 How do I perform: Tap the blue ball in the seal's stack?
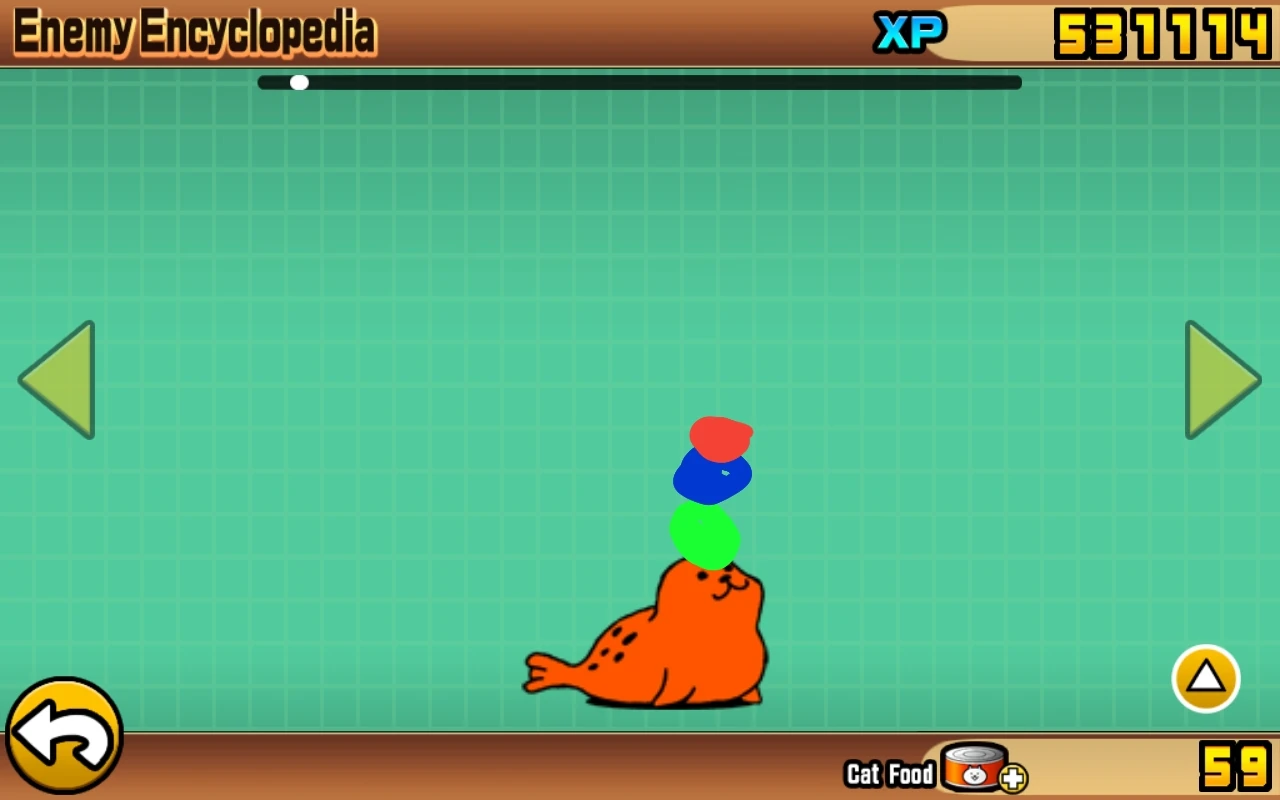pyautogui.click(x=712, y=478)
